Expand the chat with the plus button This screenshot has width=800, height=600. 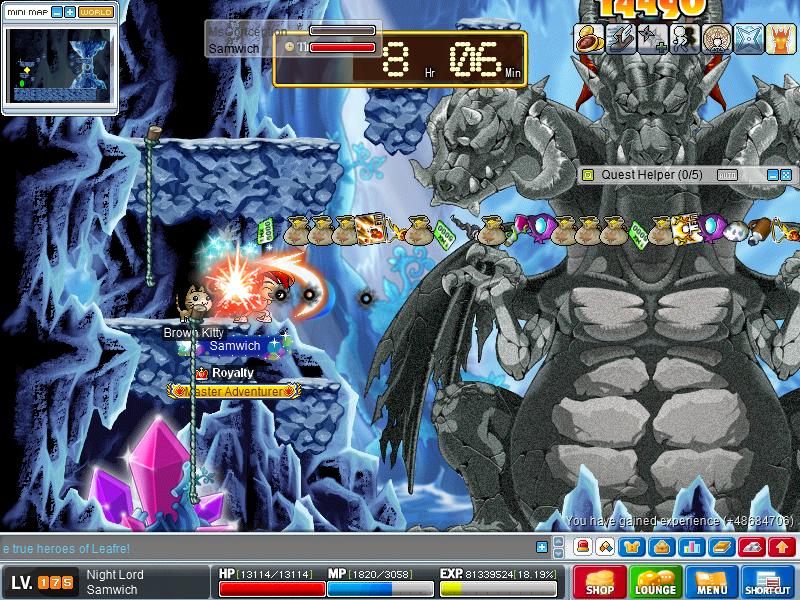542,547
